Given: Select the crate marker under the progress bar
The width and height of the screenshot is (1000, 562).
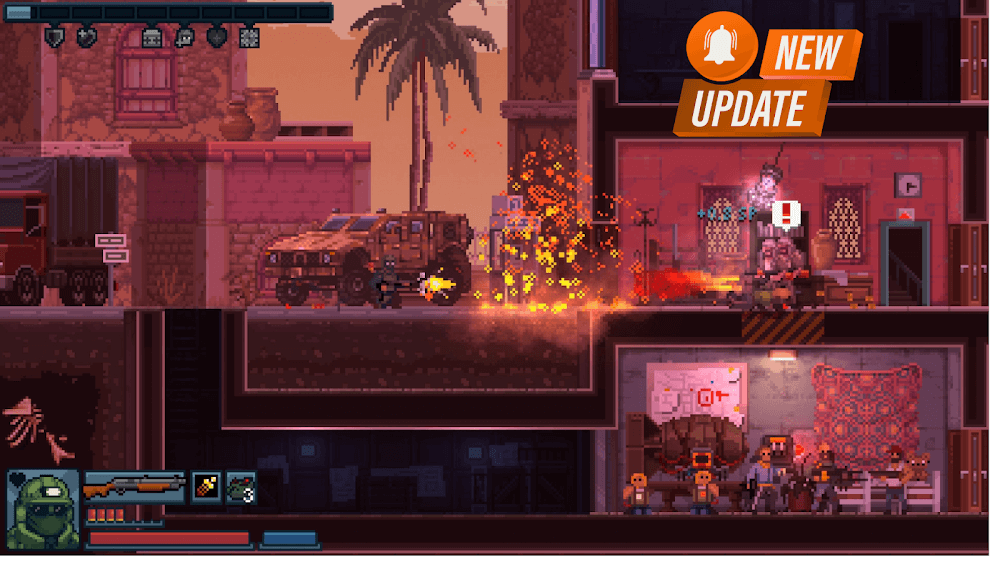Looking at the screenshot, I should coord(151,38).
